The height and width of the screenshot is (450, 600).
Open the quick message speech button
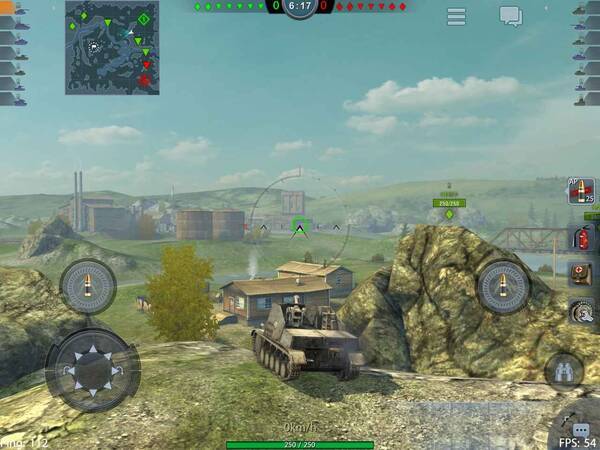click(x=581, y=431)
